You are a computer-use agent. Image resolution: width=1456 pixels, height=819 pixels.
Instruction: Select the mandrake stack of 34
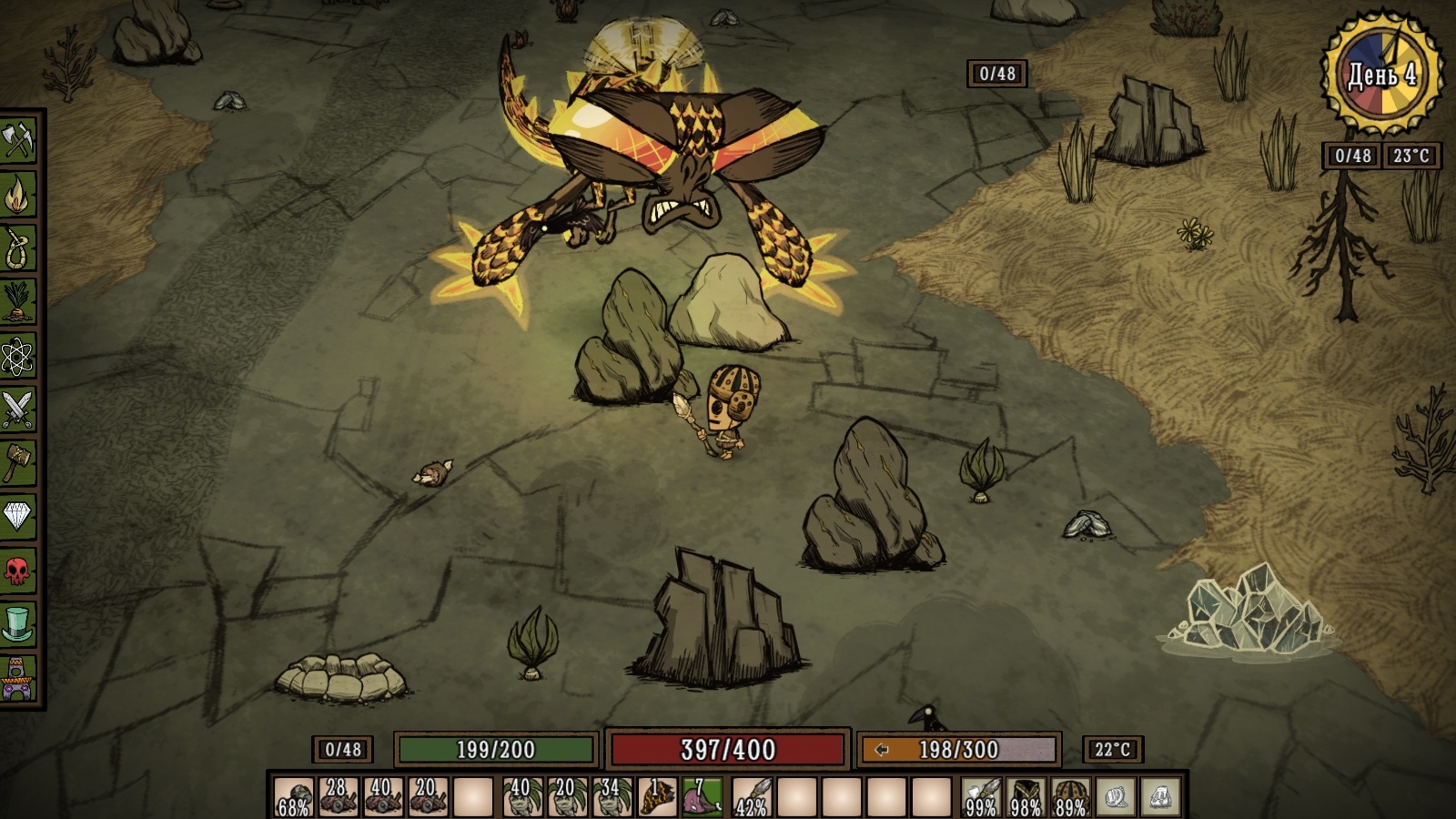[x=611, y=796]
